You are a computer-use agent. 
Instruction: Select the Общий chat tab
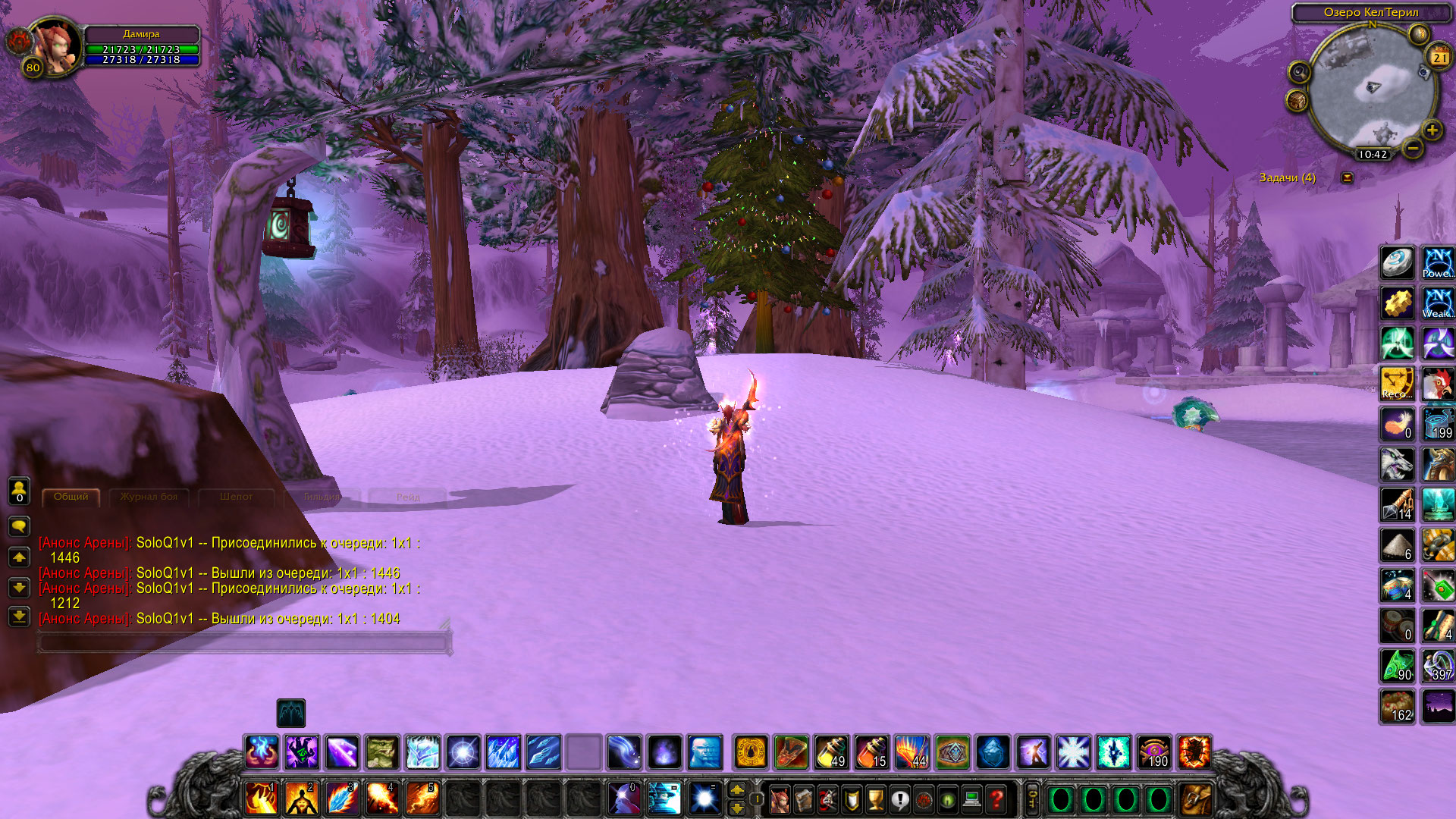(x=71, y=497)
